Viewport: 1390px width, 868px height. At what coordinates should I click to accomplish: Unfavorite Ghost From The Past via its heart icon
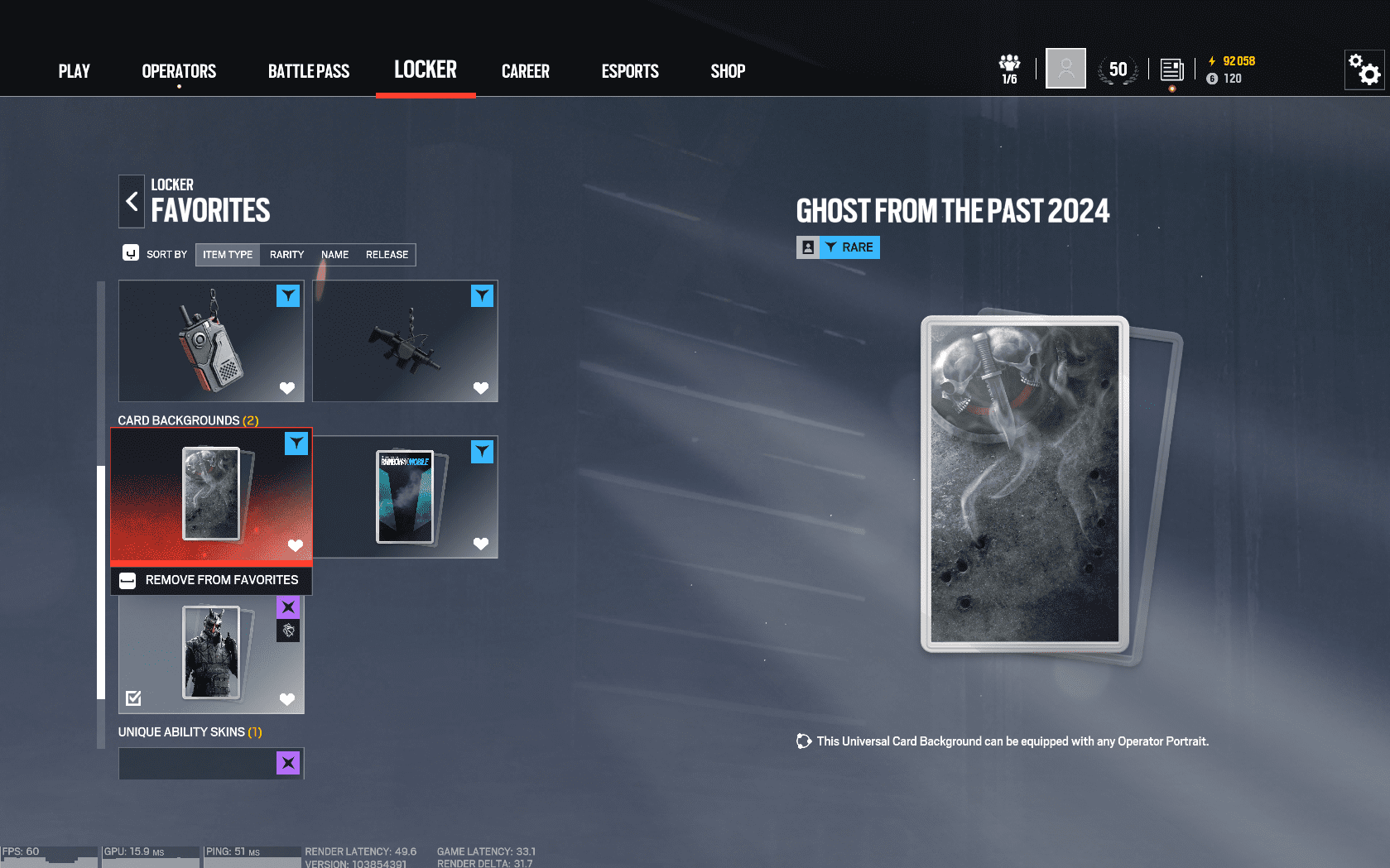click(x=296, y=545)
